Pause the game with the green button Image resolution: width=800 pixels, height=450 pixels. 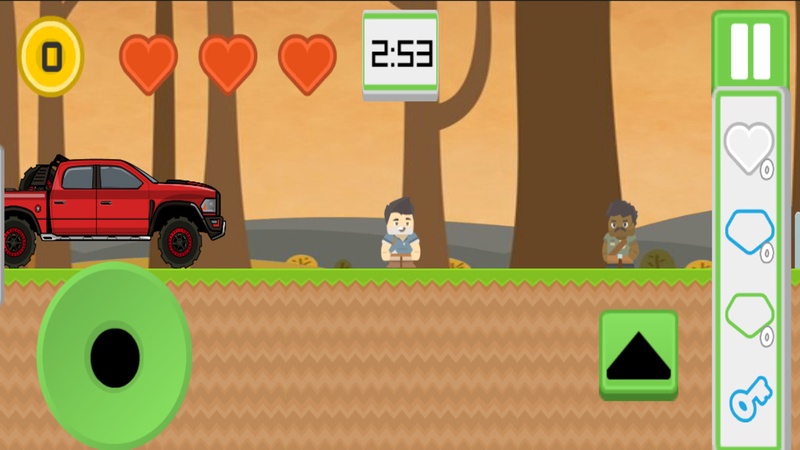click(750, 50)
